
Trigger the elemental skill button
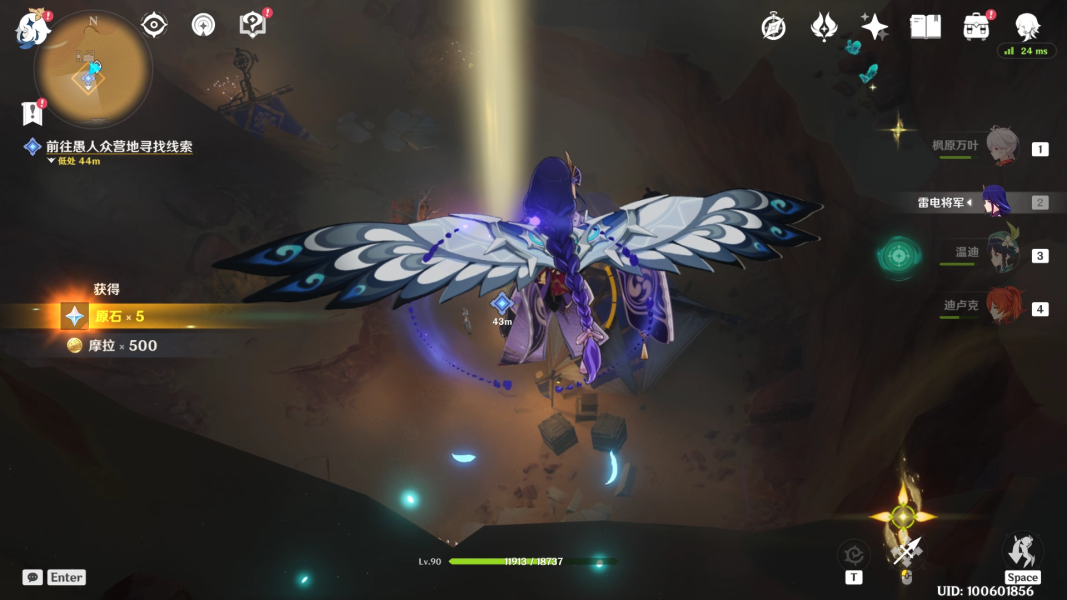click(853, 554)
